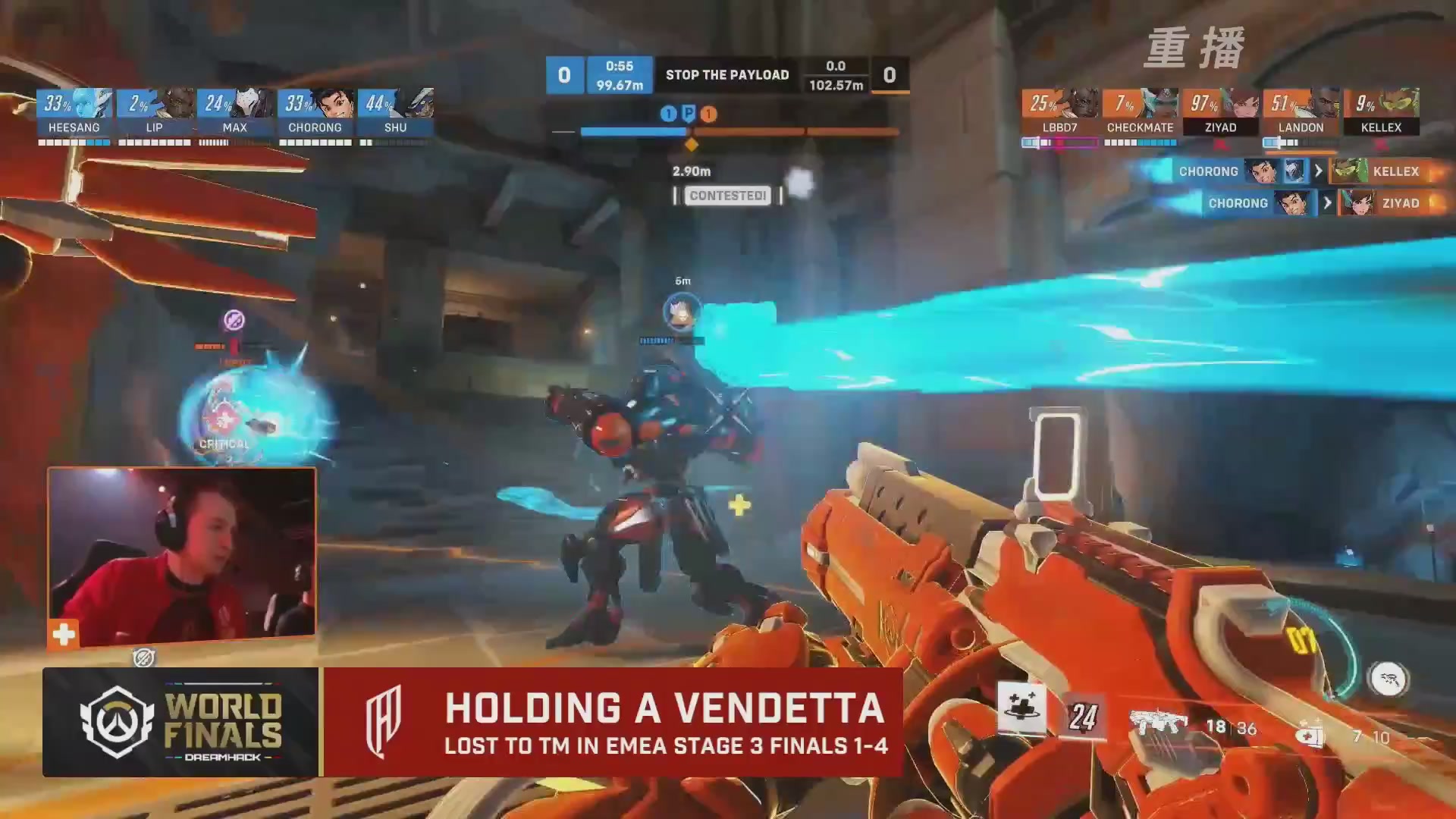
Task: Switch view to SHU's player panel
Action: coord(396,112)
